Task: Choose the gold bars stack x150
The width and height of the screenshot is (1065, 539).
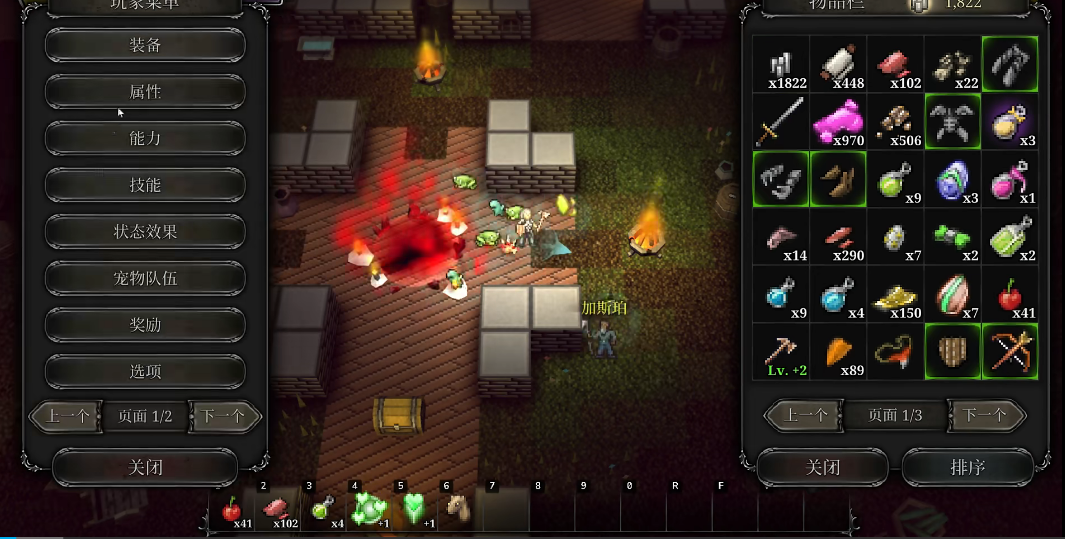Action: 895,294
